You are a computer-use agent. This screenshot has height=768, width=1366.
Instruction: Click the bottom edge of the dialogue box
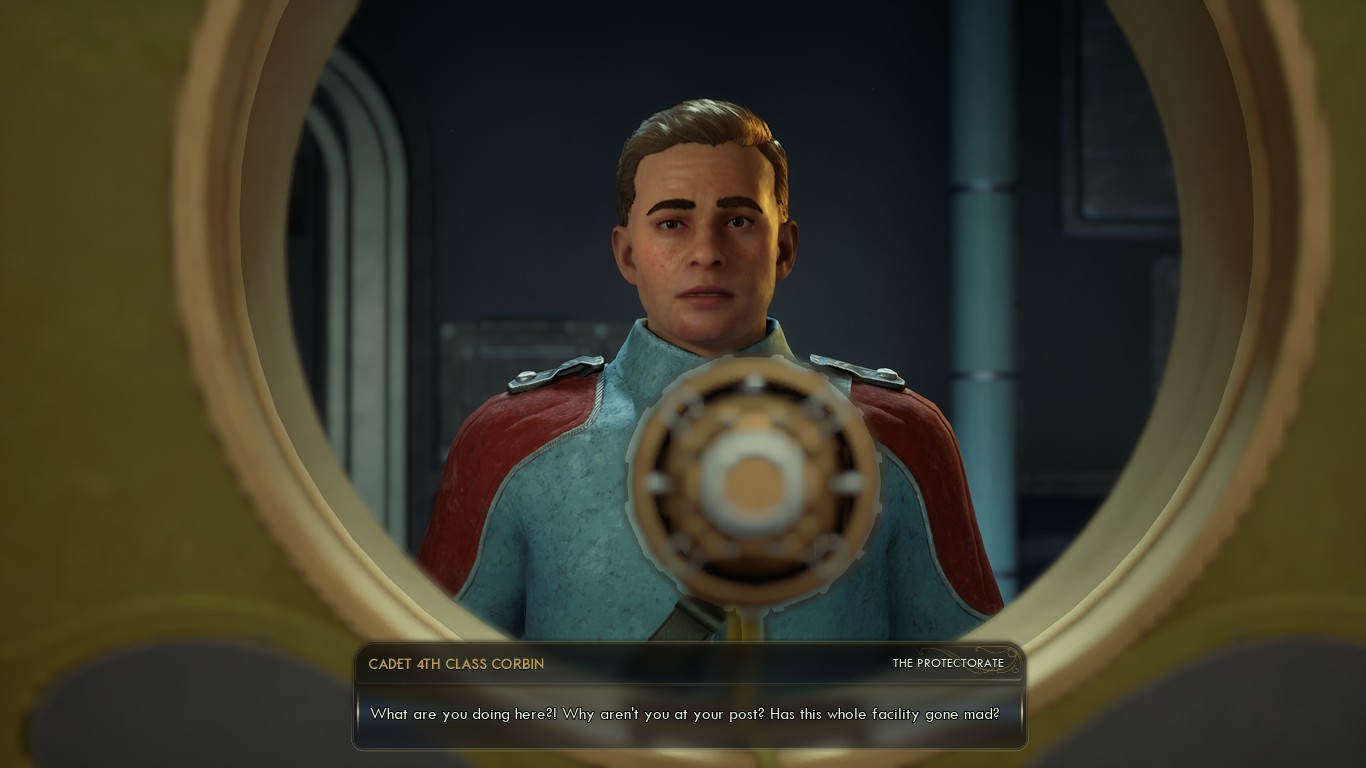[690, 741]
